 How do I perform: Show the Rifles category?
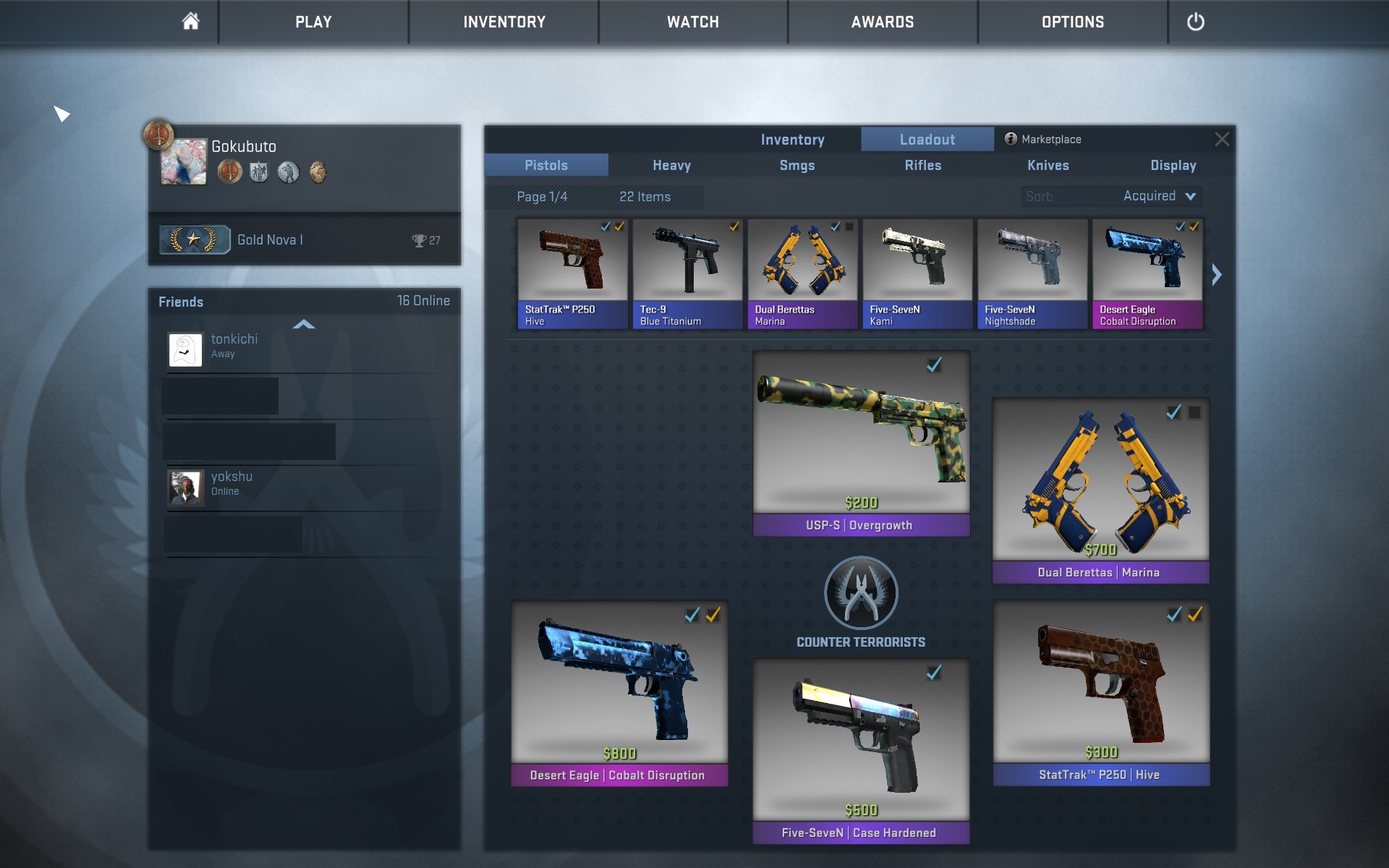[922, 166]
